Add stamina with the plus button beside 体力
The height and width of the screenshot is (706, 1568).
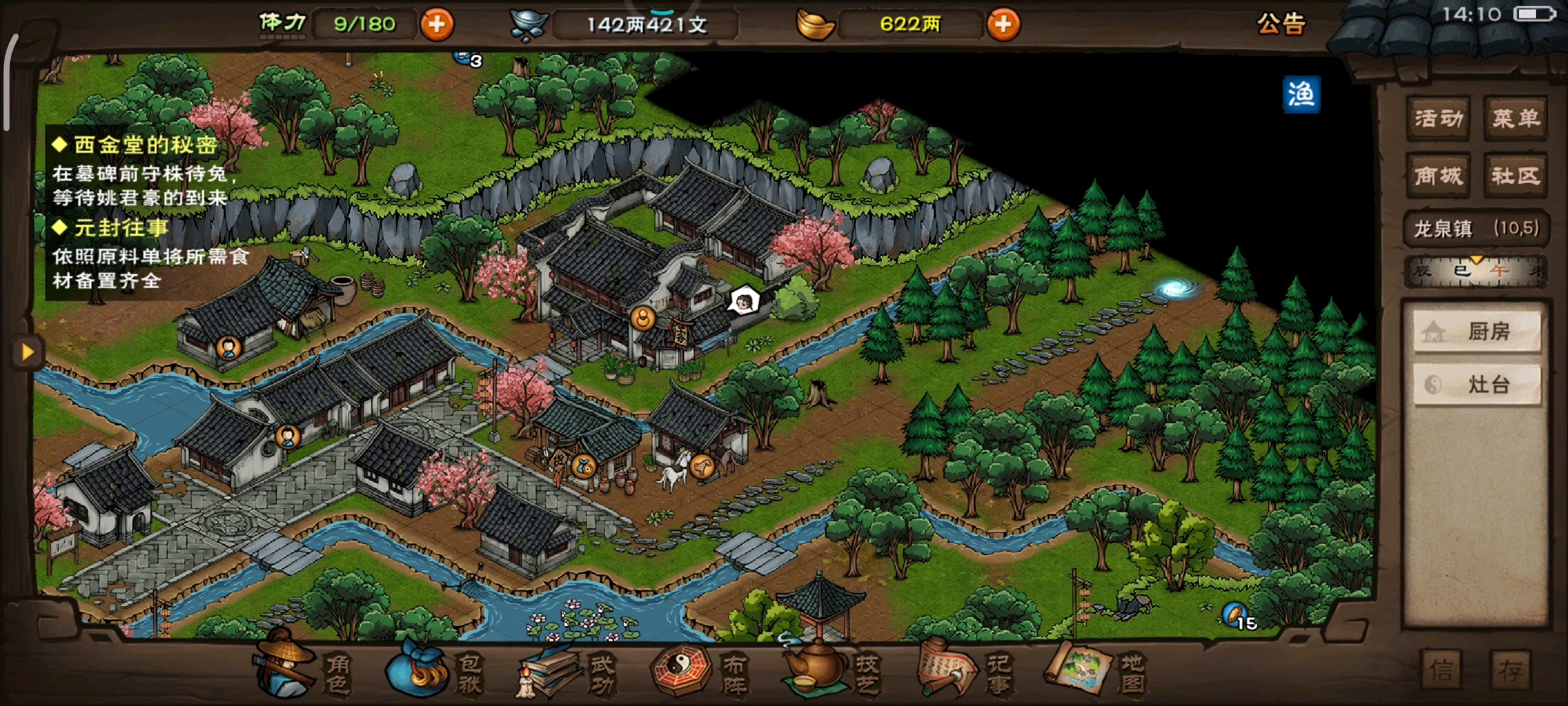click(x=436, y=25)
